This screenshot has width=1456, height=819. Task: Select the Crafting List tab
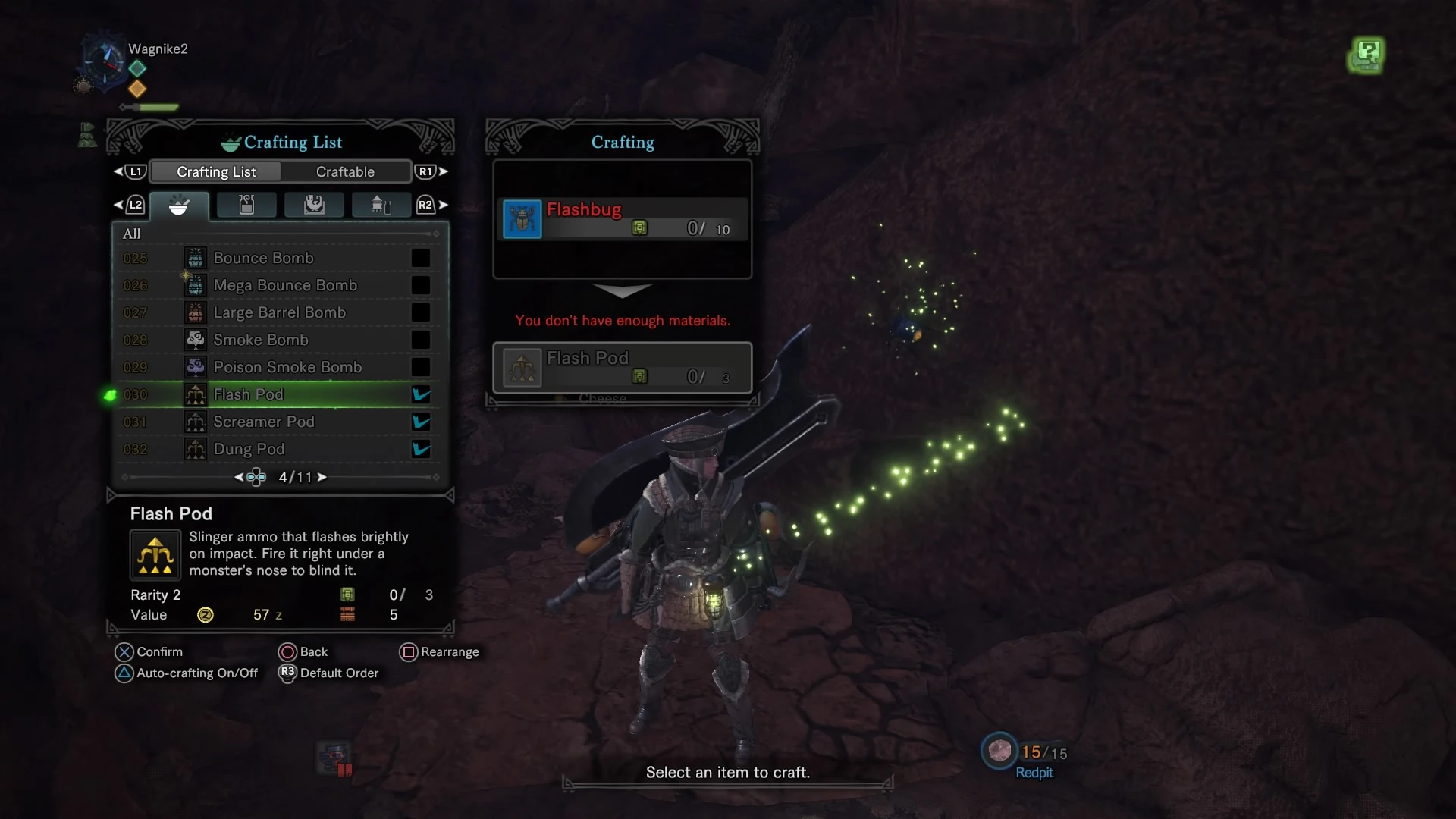[216, 172]
